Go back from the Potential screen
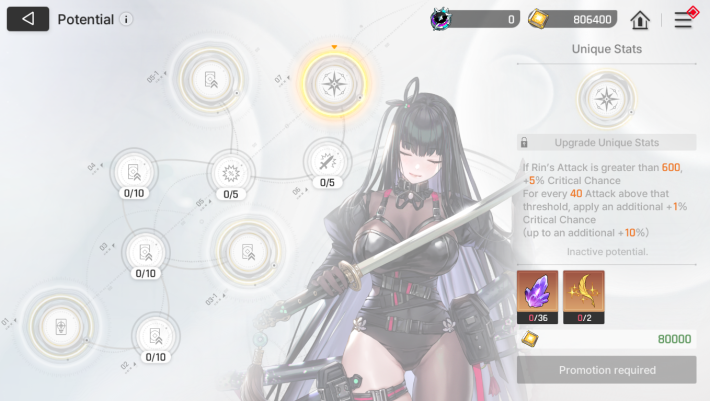This screenshot has width=710, height=401. (28, 19)
